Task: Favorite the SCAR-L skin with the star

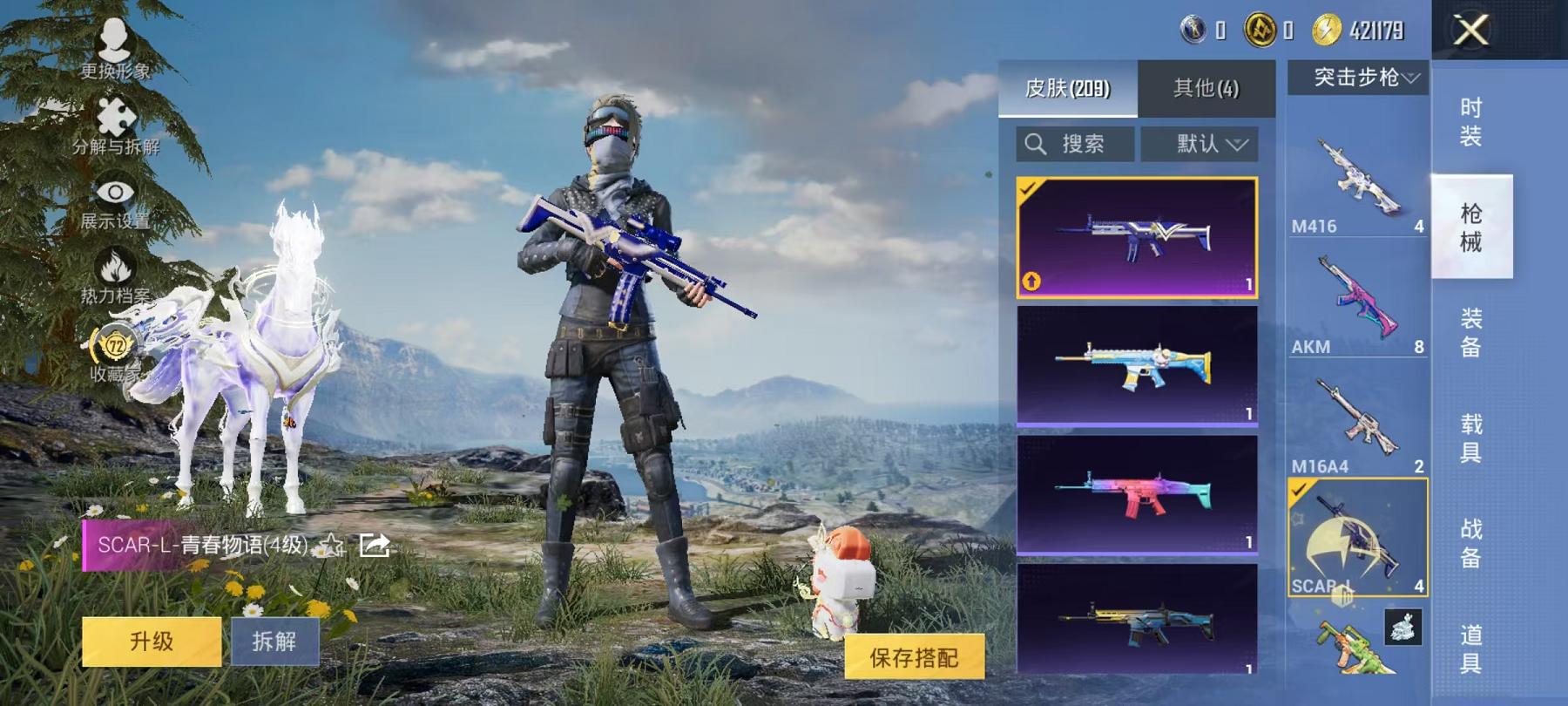Action: click(x=332, y=544)
